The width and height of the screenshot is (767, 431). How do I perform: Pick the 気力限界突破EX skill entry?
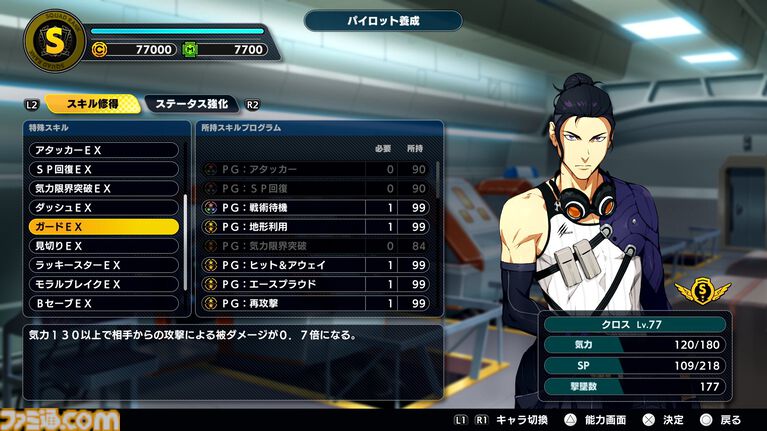tap(104, 188)
